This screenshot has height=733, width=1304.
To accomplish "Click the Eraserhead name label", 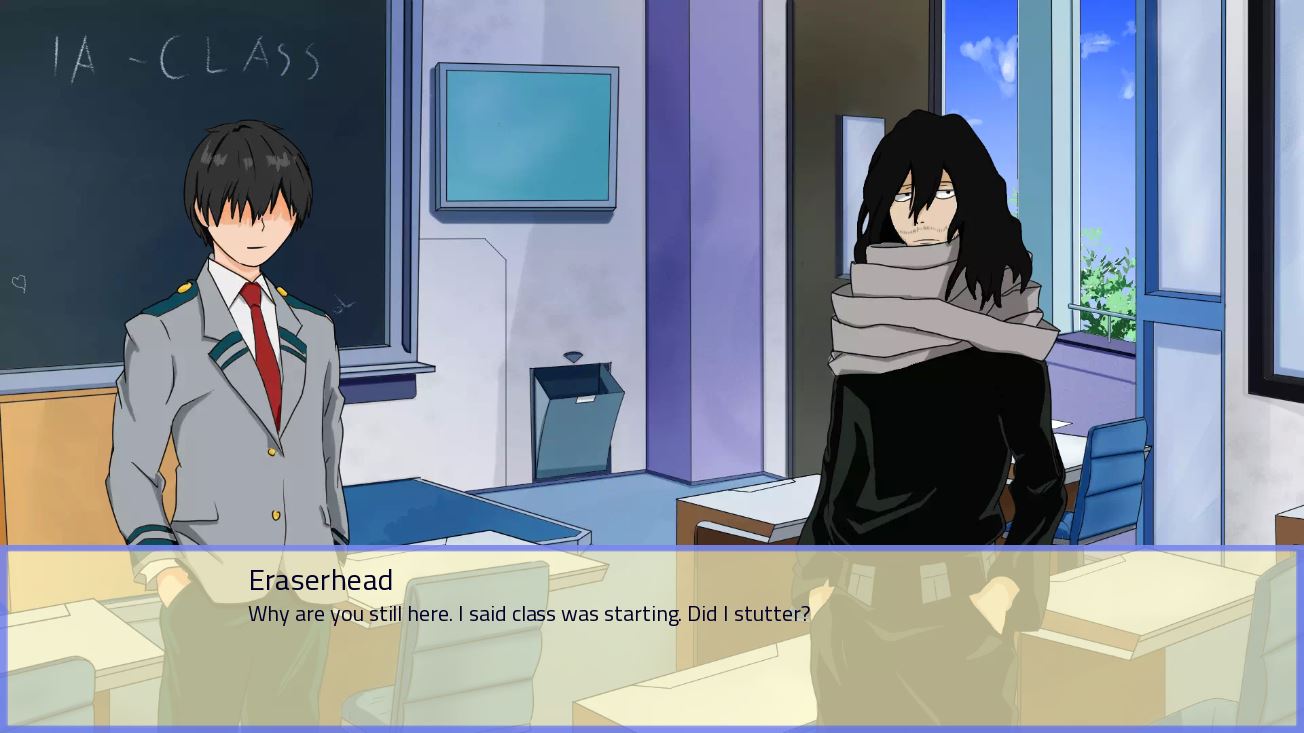I will [x=320, y=580].
